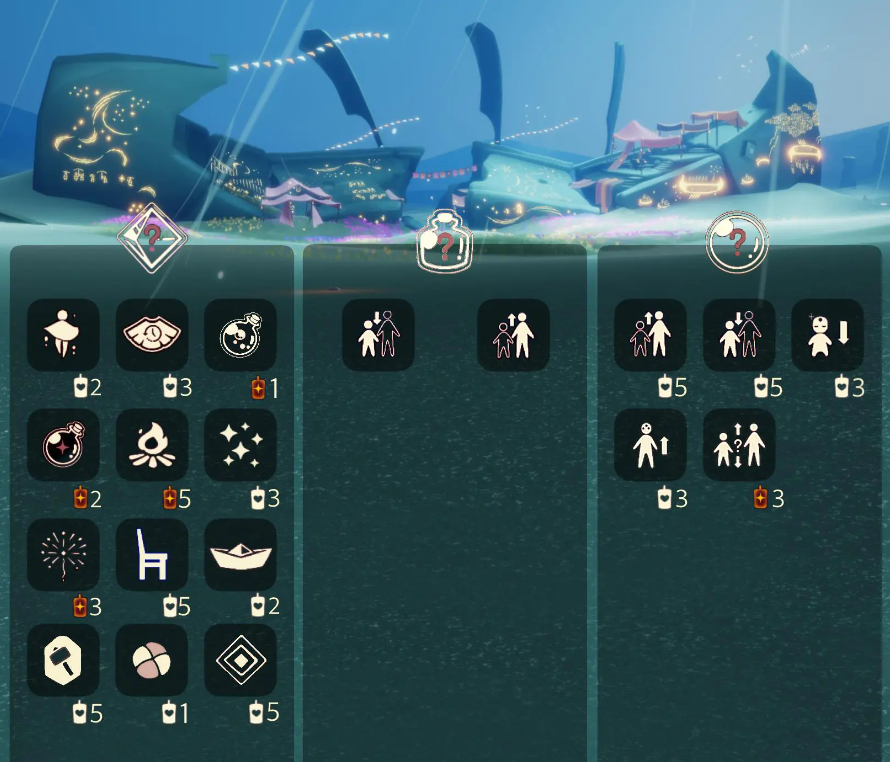Choose the hammer stone spell
890x762 pixels.
[x=63, y=660]
